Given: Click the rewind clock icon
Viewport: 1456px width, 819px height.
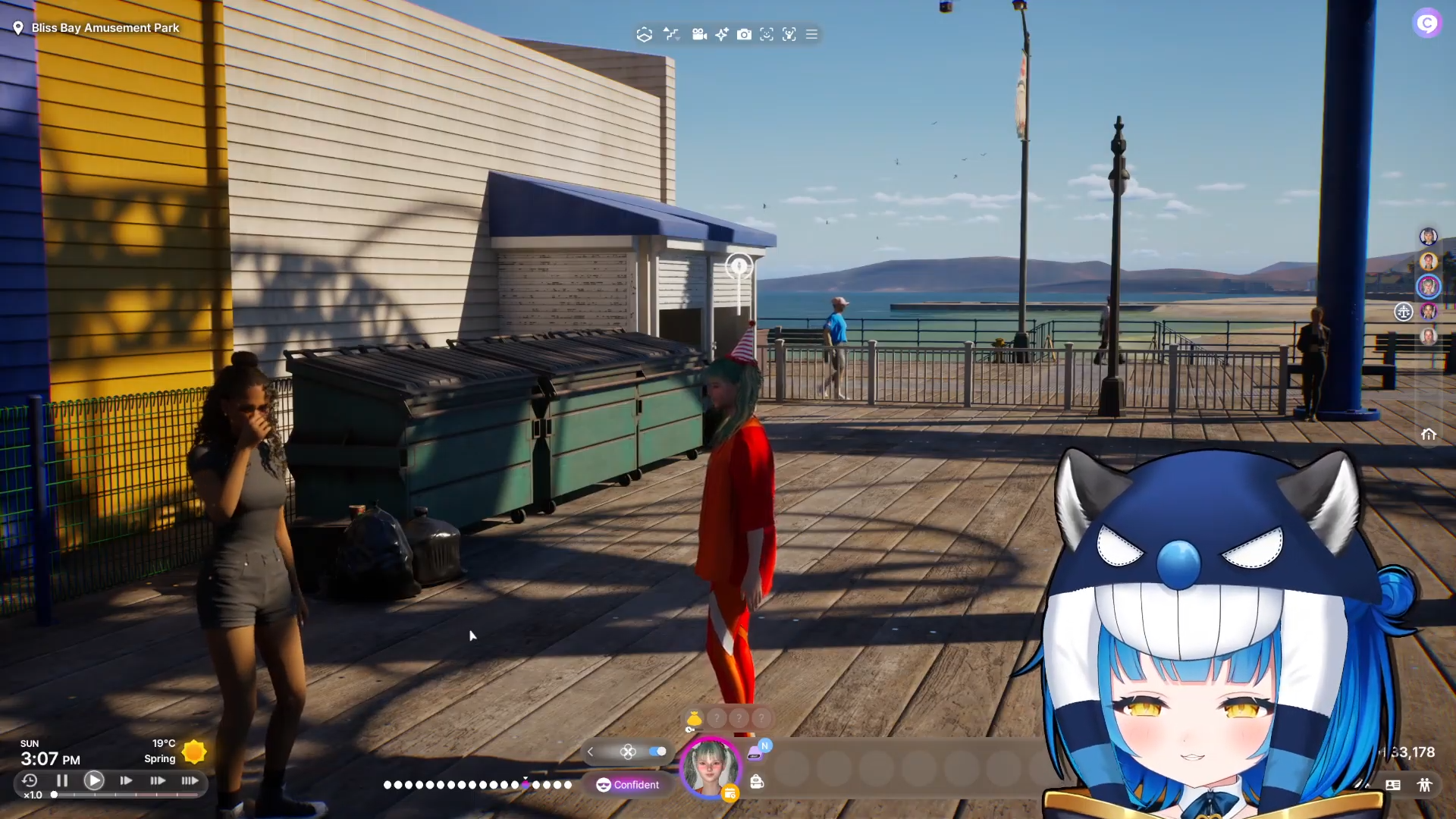Looking at the screenshot, I should (30, 780).
